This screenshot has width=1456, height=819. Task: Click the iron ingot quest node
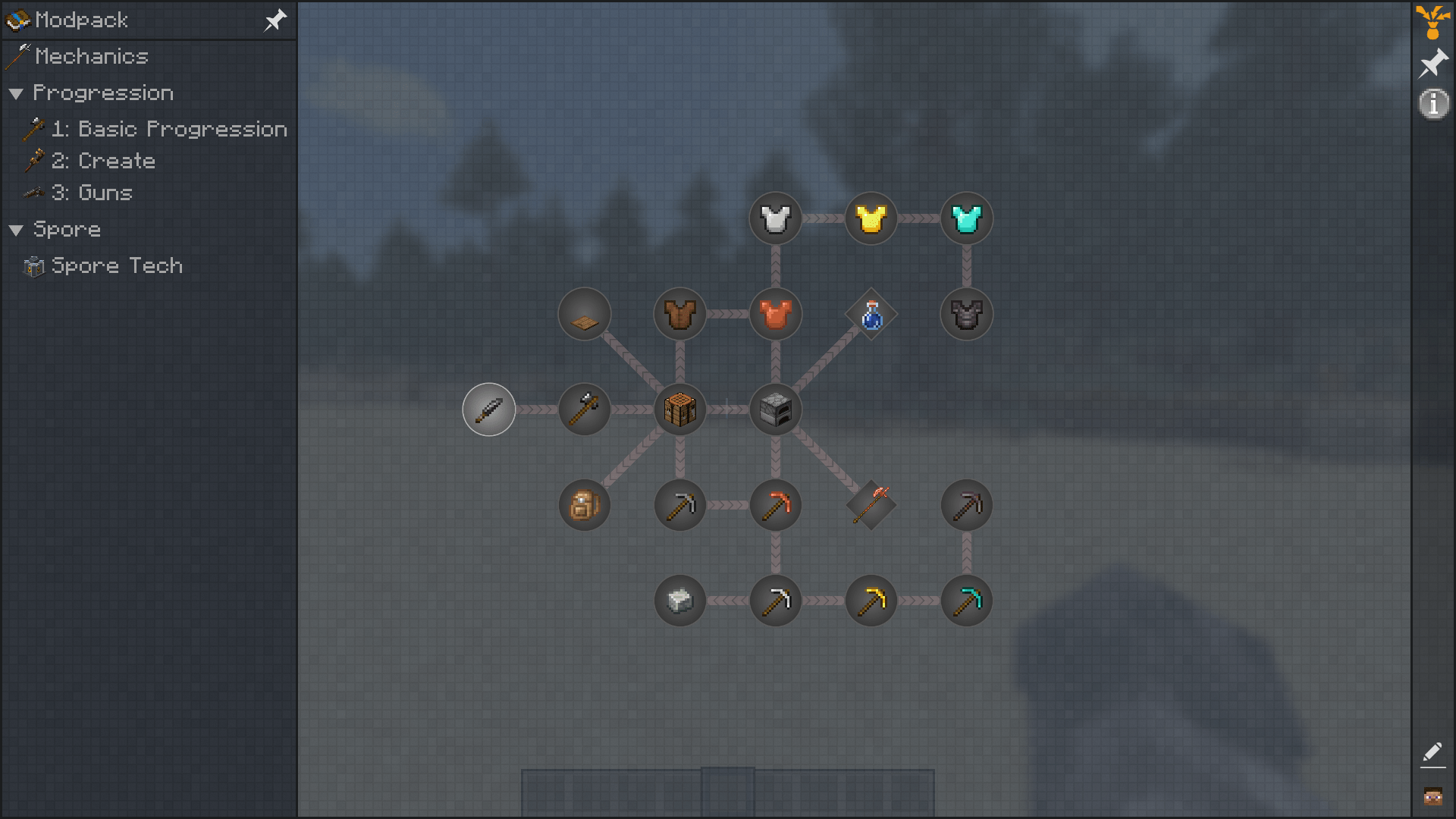(x=679, y=601)
